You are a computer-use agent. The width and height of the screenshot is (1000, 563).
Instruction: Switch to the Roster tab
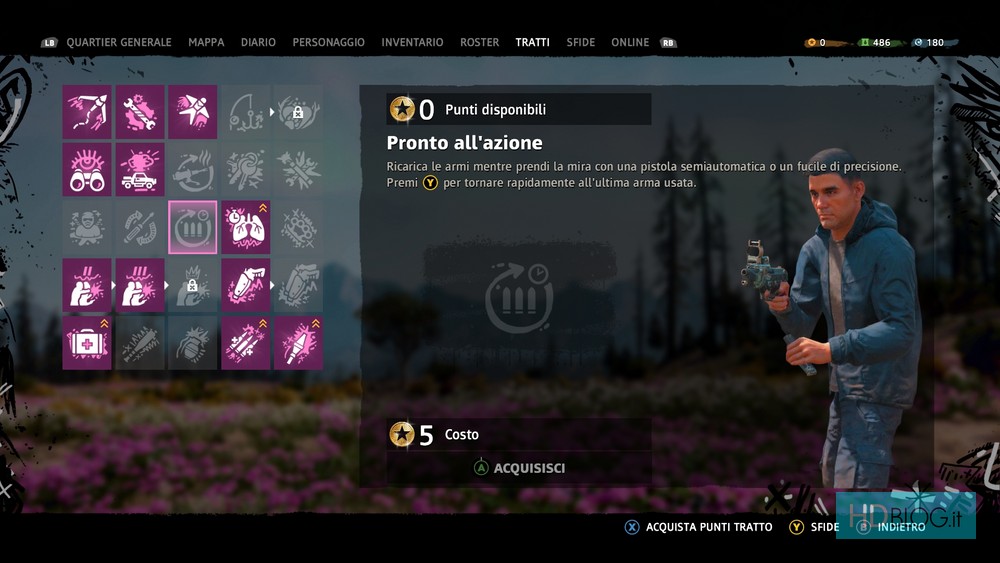click(x=479, y=43)
